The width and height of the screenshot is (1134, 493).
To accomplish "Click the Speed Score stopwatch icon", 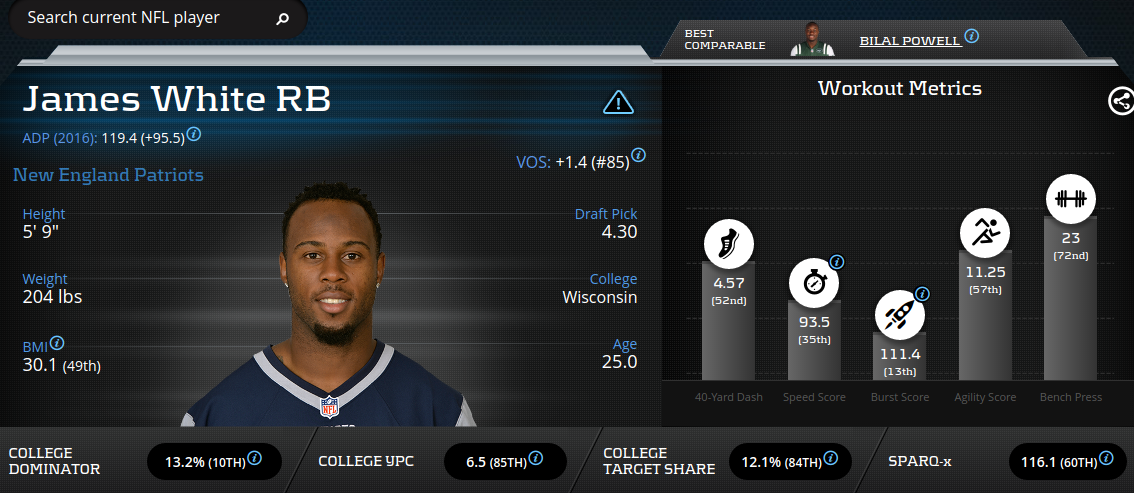I will (x=813, y=282).
